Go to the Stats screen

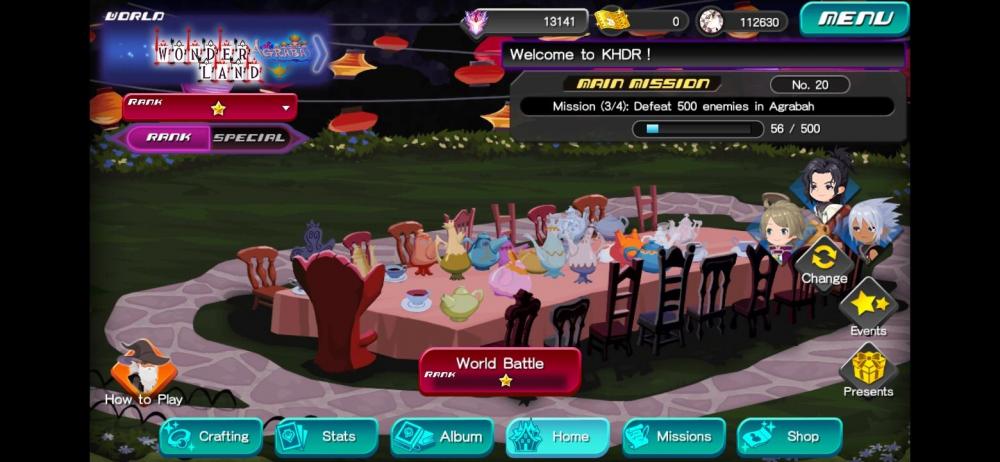[x=327, y=437]
